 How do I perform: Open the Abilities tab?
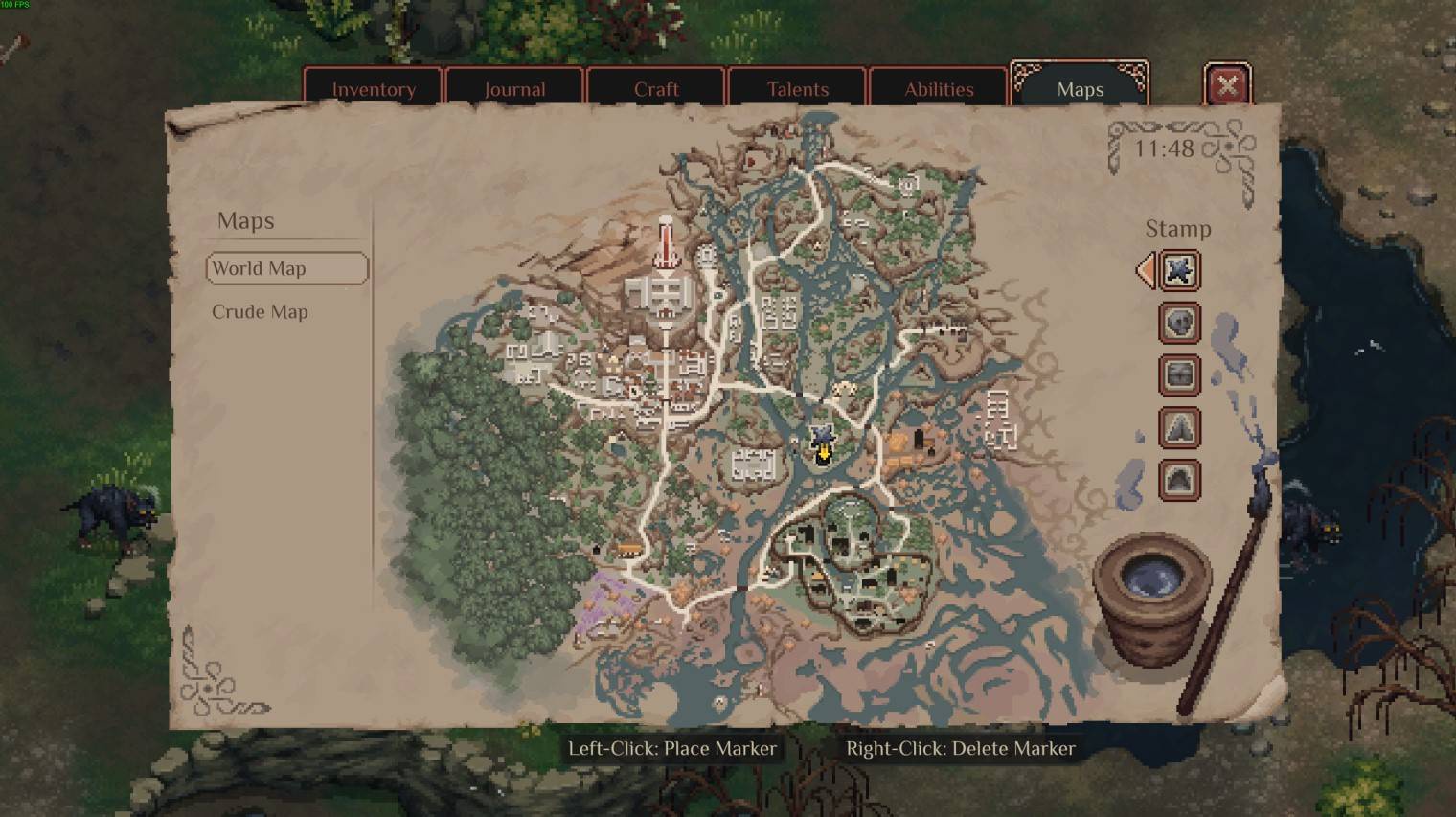pos(939,89)
